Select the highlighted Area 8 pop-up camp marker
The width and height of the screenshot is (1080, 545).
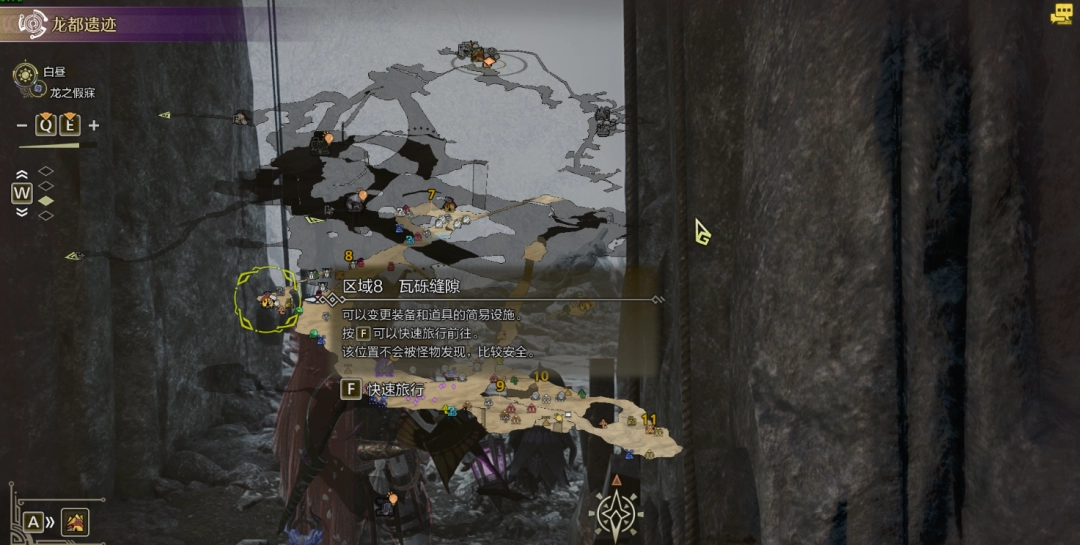[x=266, y=298]
